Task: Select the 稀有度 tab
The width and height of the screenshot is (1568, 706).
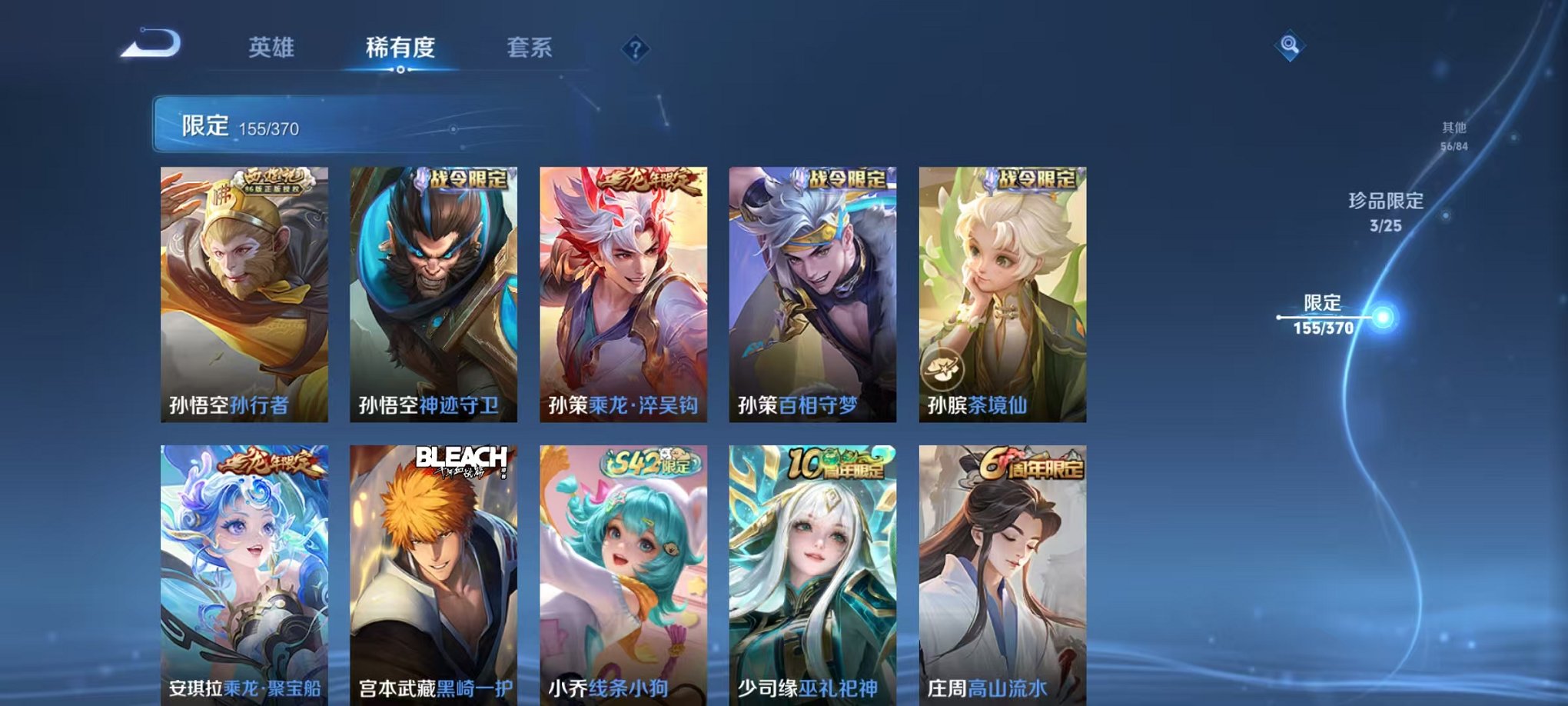Action: point(401,48)
